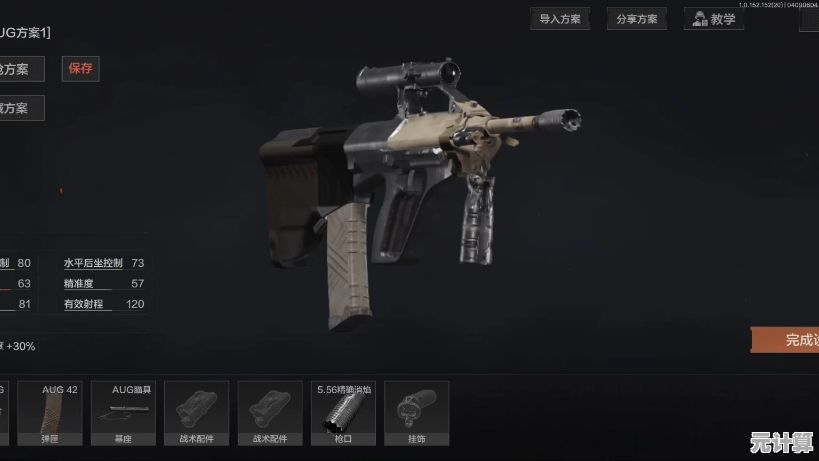Choose the AUG瞄具 mount slot
Viewport: 819px width, 461px height.
click(x=129, y=412)
